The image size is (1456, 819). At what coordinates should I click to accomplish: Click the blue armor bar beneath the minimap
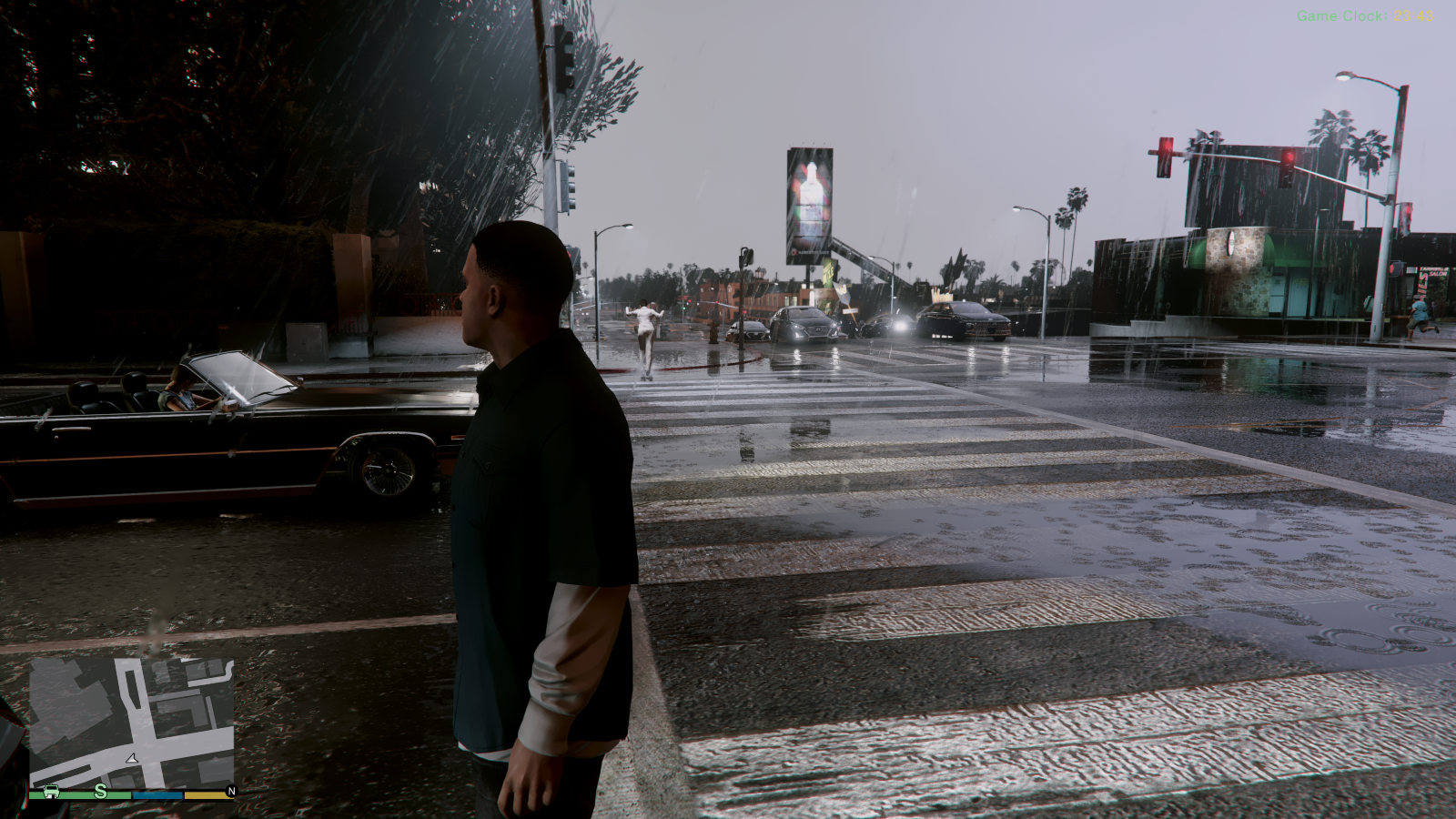[159, 794]
